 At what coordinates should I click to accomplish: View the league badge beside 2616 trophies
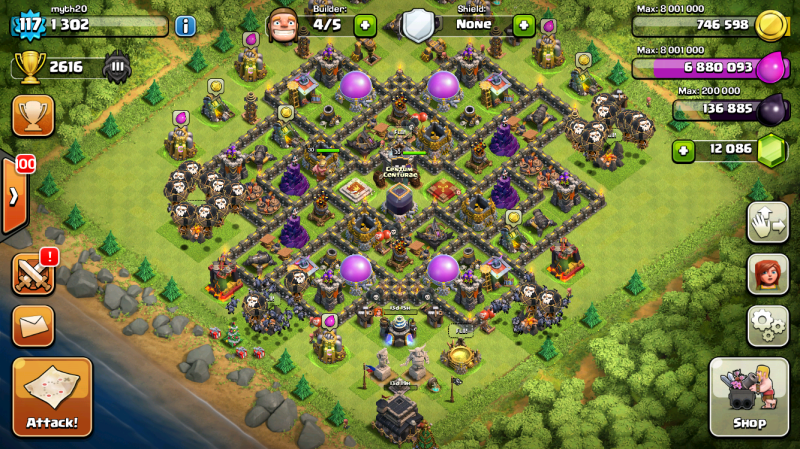(117, 67)
